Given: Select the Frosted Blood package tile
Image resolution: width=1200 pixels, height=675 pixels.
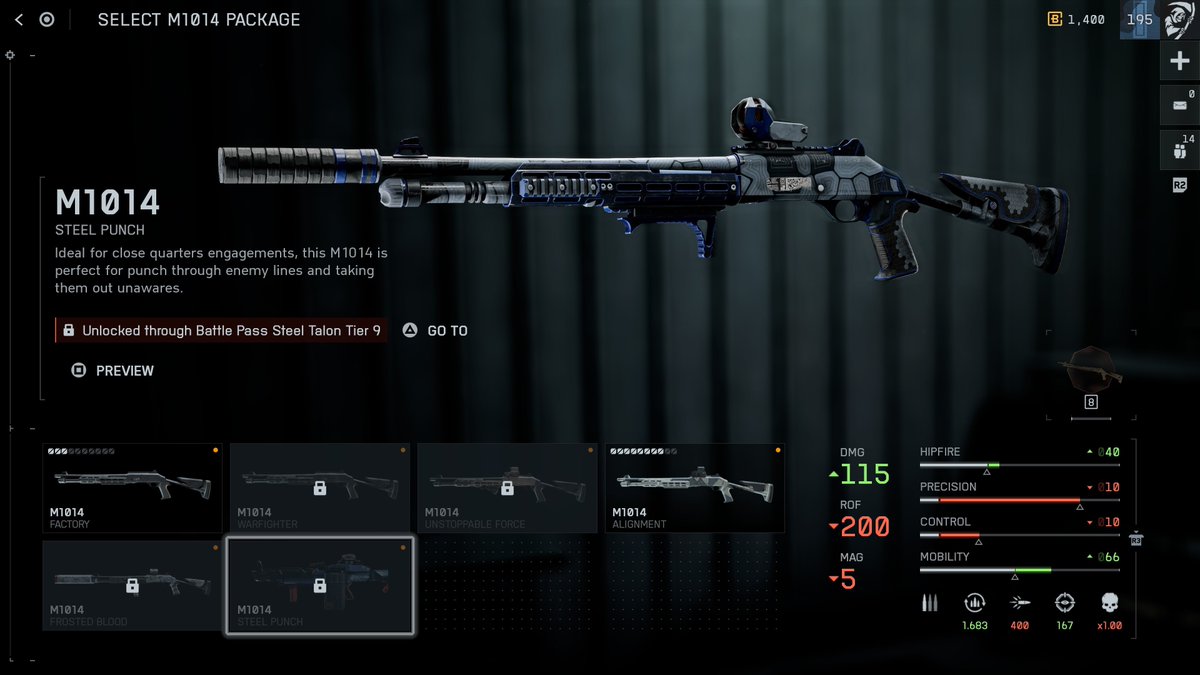Looking at the screenshot, I should pyautogui.click(x=132, y=586).
